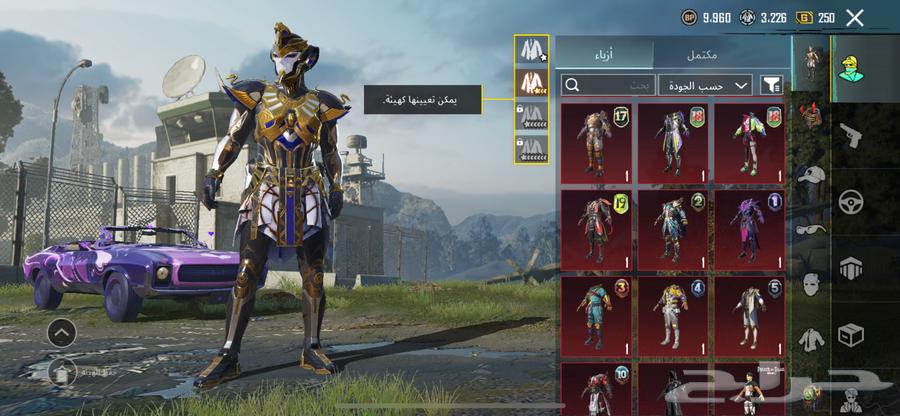Select the outfit tile with green 17 badge
This screenshot has width=900, height=416.
point(596,141)
